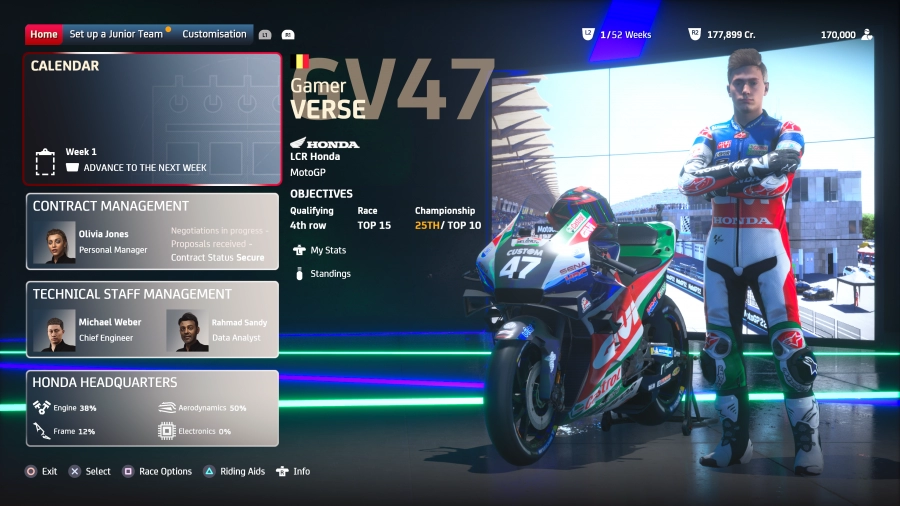Switch to the Customisation tab
Screen dimensions: 900x506
point(214,34)
